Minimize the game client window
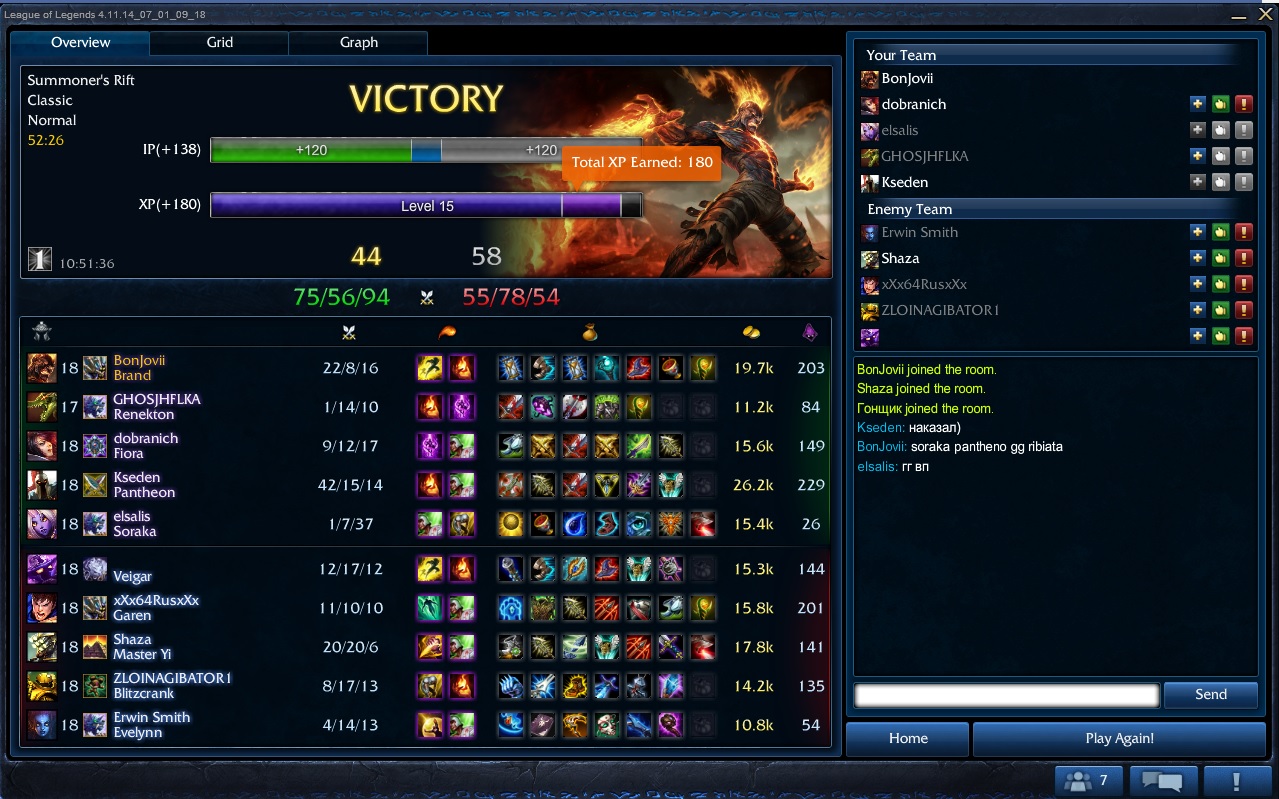Viewport: 1279px width, 799px height. click(x=1239, y=14)
